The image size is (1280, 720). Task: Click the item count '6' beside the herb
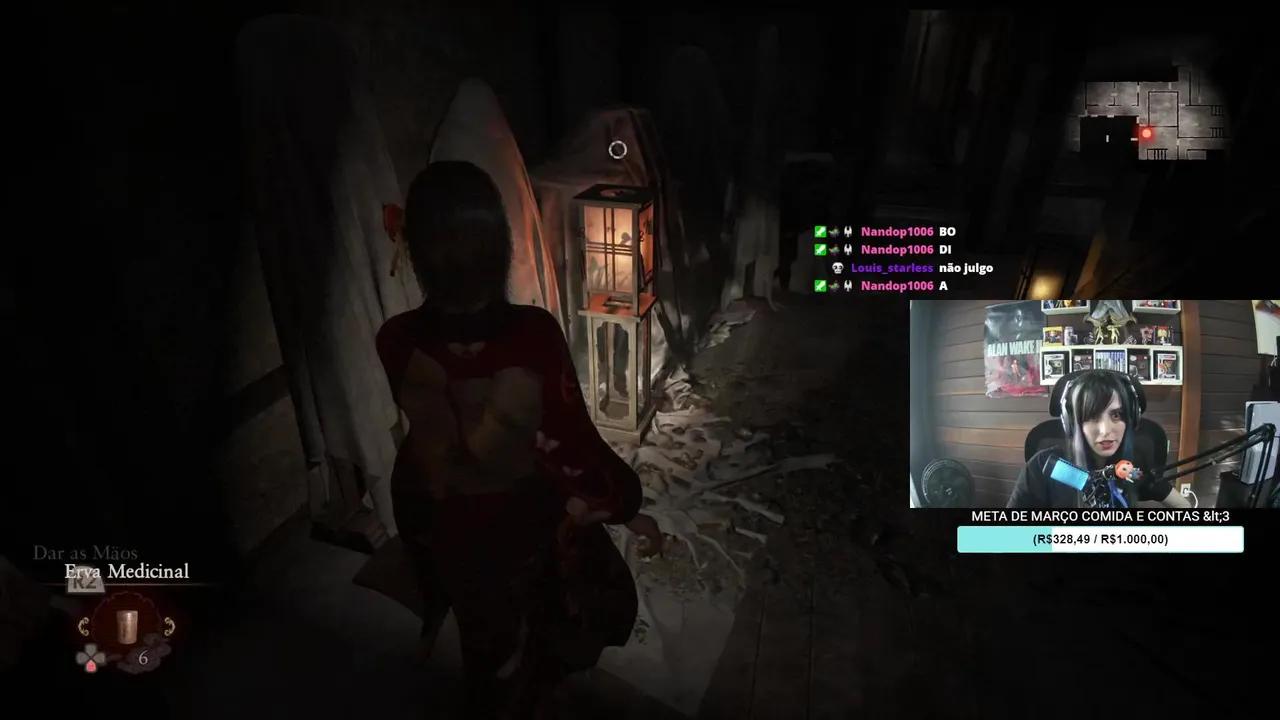[x=143, y=657]
